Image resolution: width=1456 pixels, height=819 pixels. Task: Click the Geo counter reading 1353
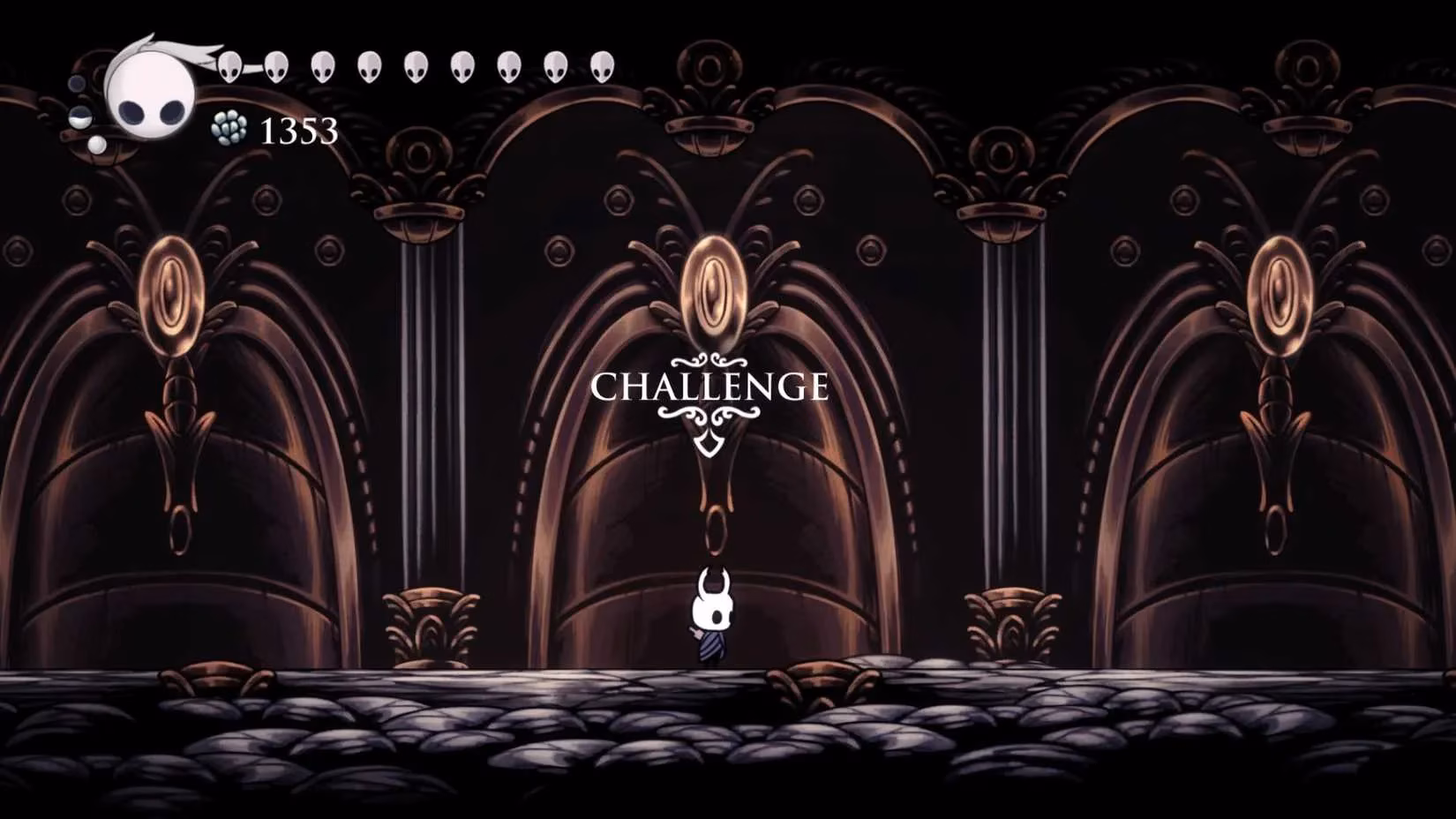(x=297, y=132)
